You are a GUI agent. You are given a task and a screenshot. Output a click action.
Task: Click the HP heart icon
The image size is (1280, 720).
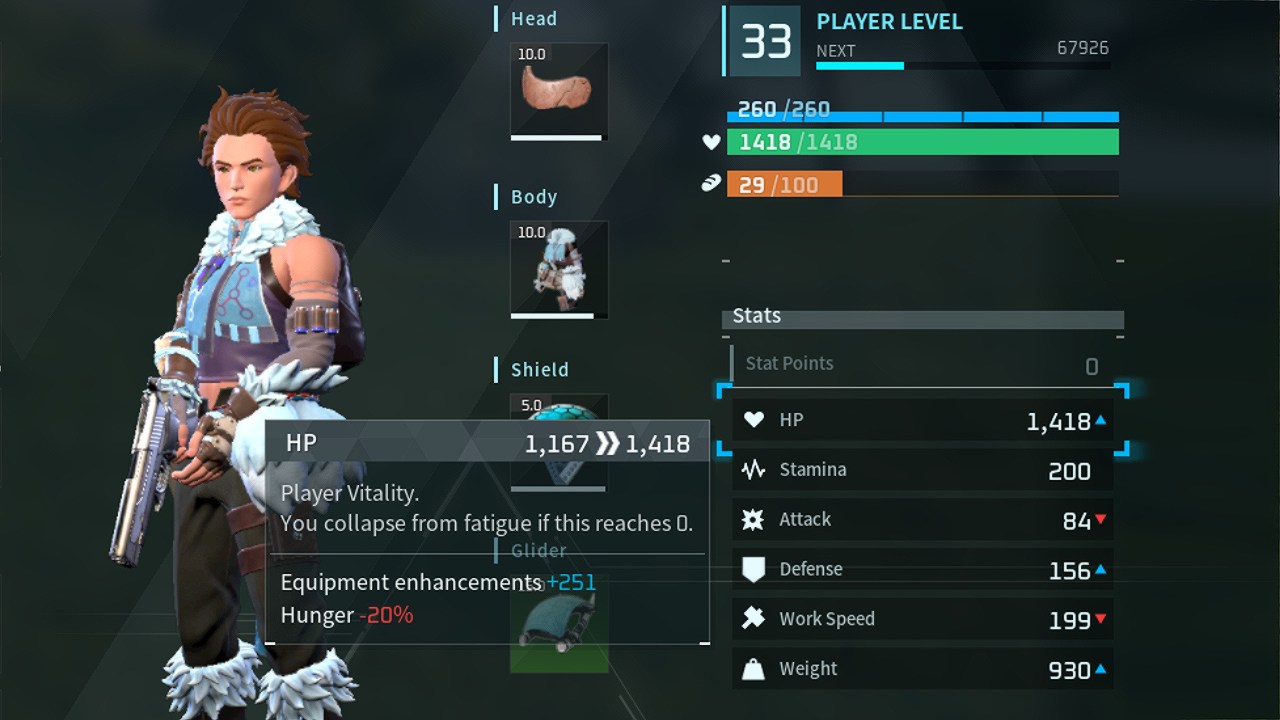756,420
